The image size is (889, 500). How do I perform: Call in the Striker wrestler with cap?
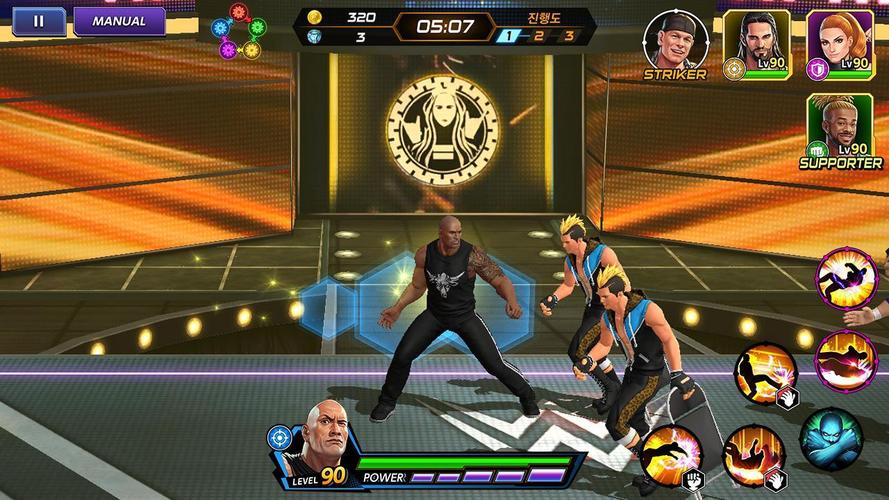675,42
